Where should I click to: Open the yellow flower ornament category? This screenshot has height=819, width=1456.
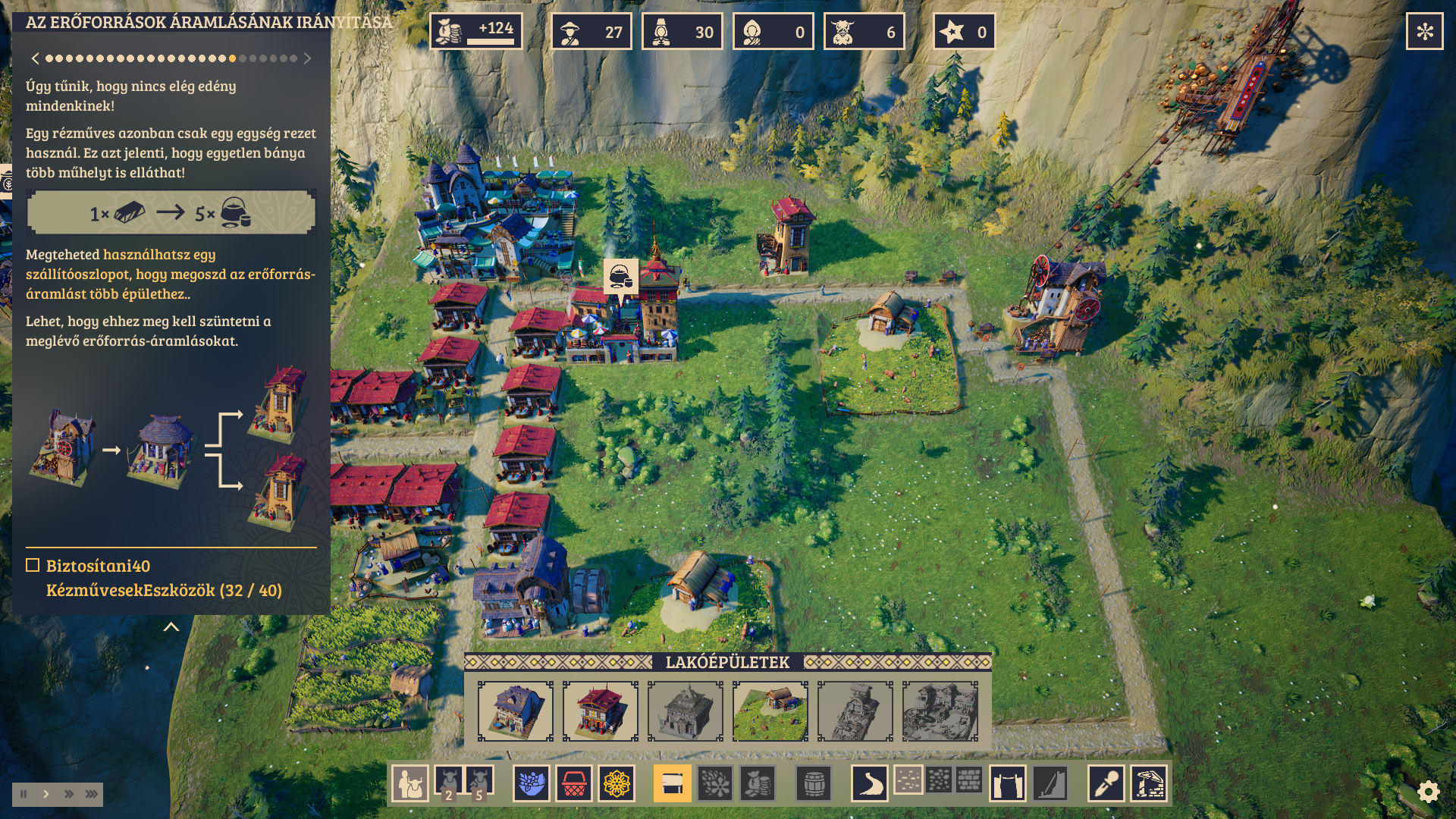tap(617, 783)
